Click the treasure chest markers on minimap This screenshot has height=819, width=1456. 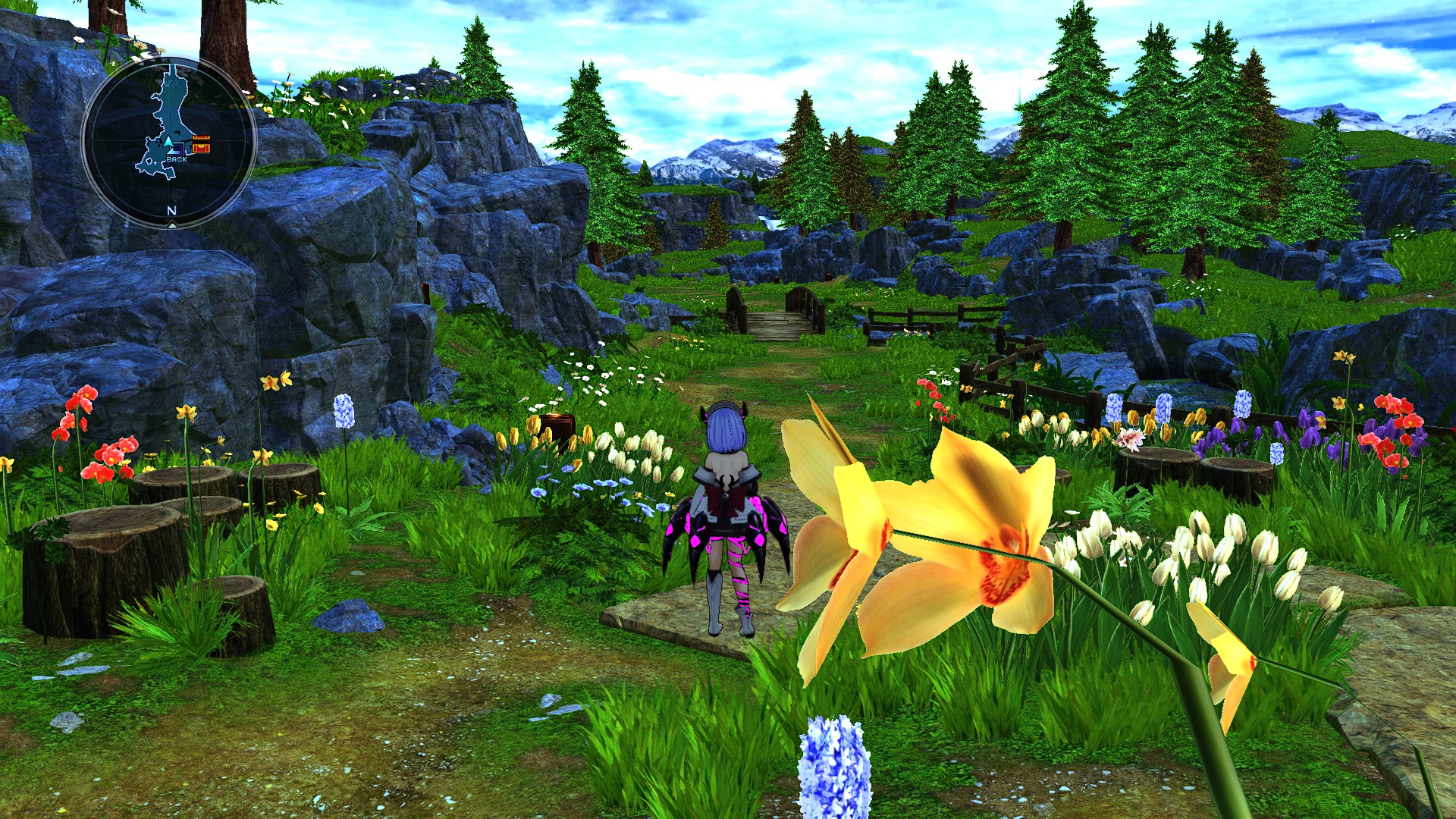(201, 145)
